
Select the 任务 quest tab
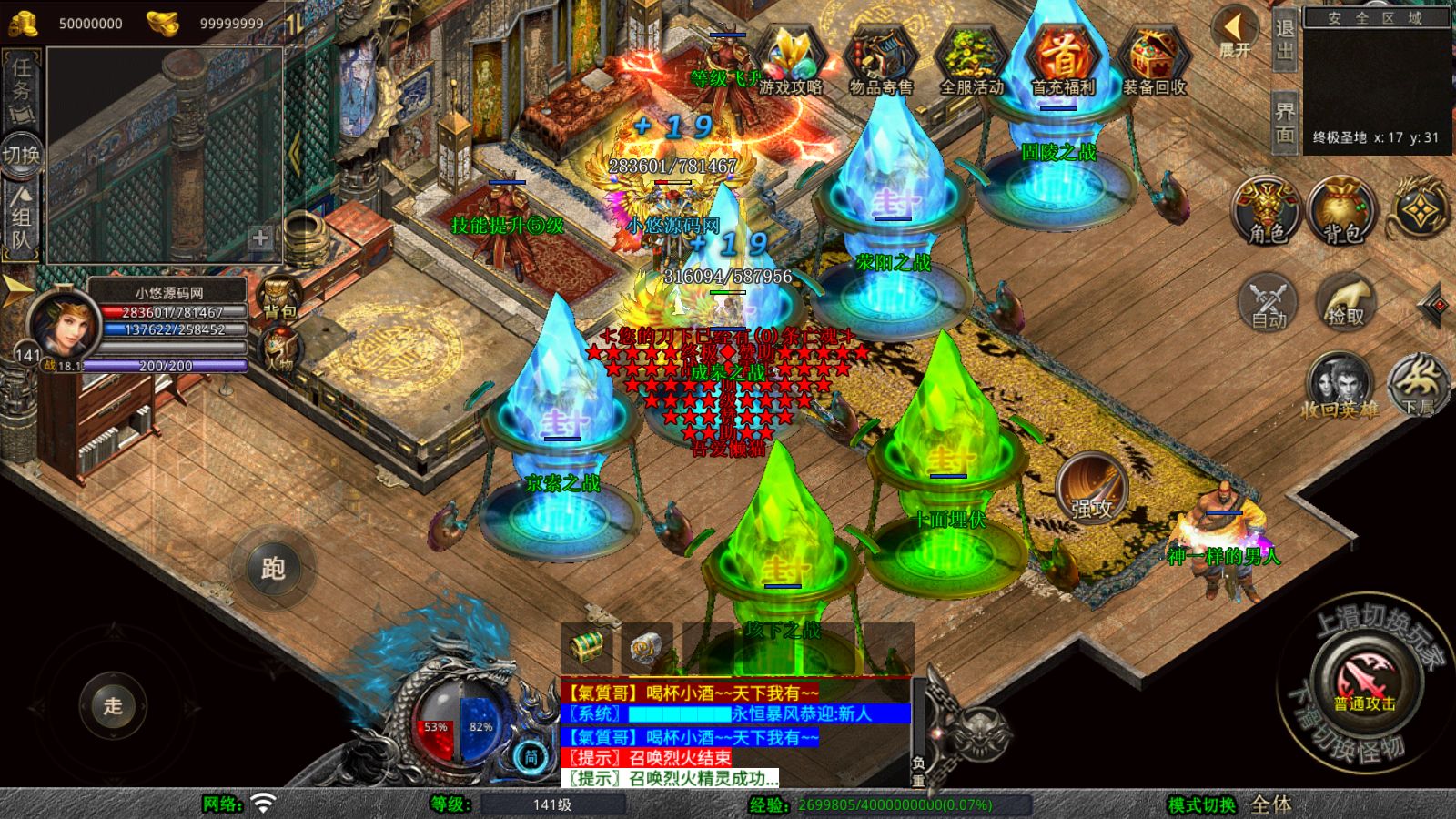pyautogui.click(x=21, y=82)
